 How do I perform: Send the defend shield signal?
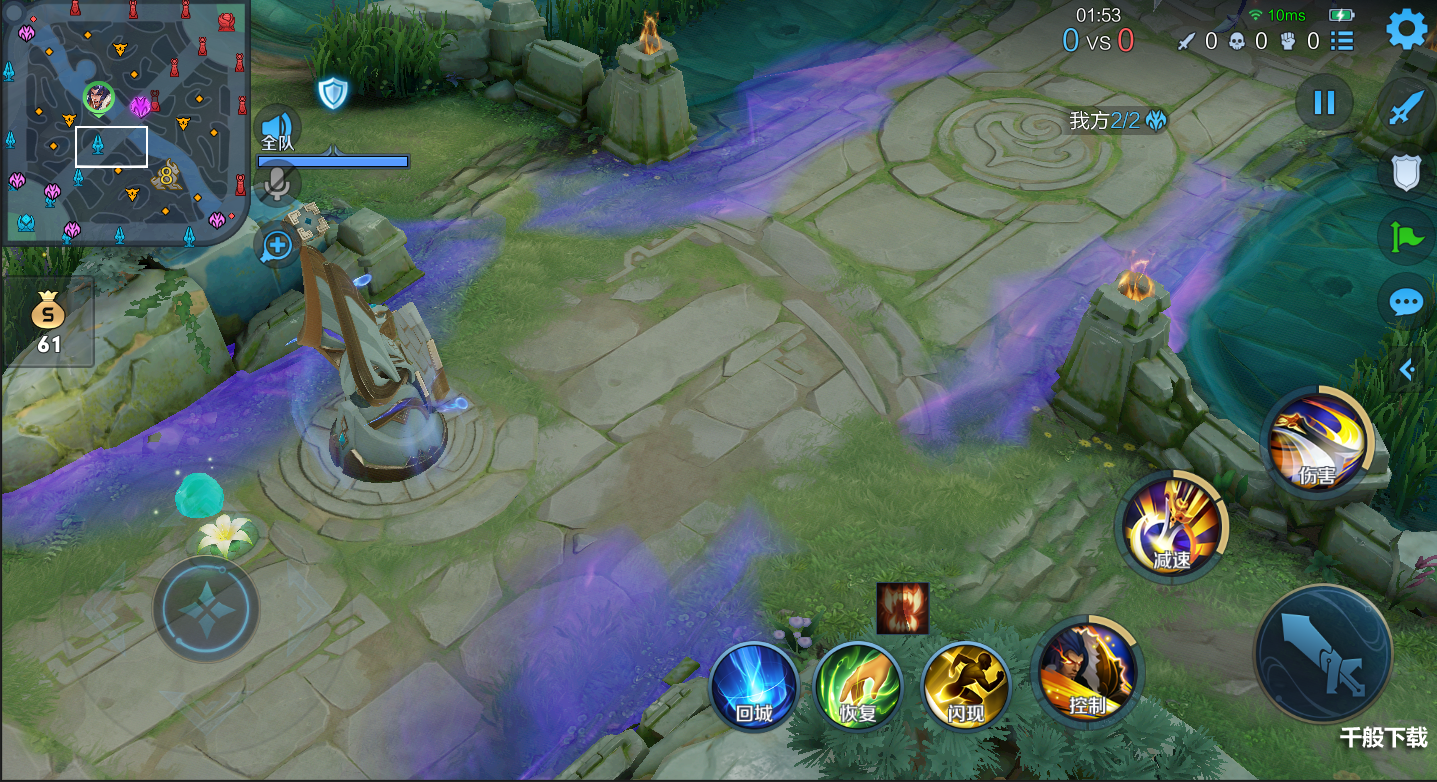1406,173
